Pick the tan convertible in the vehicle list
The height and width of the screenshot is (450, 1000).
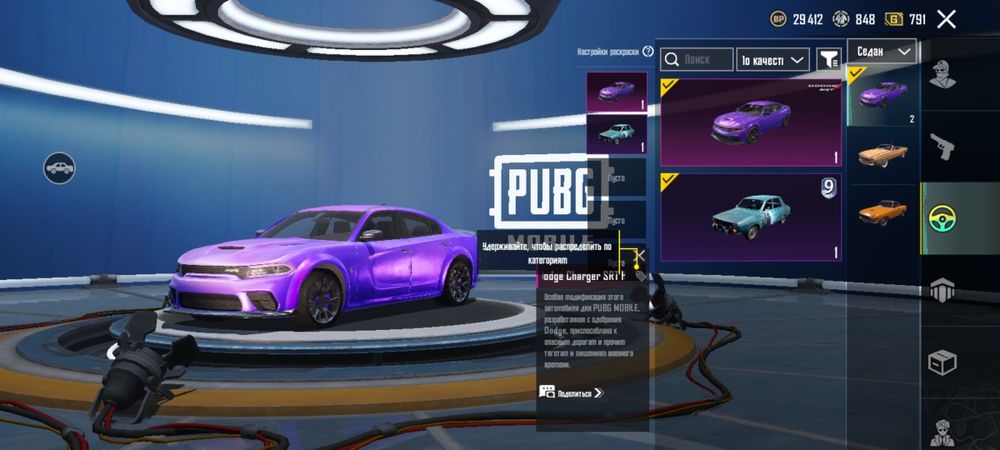coord(883,155)
